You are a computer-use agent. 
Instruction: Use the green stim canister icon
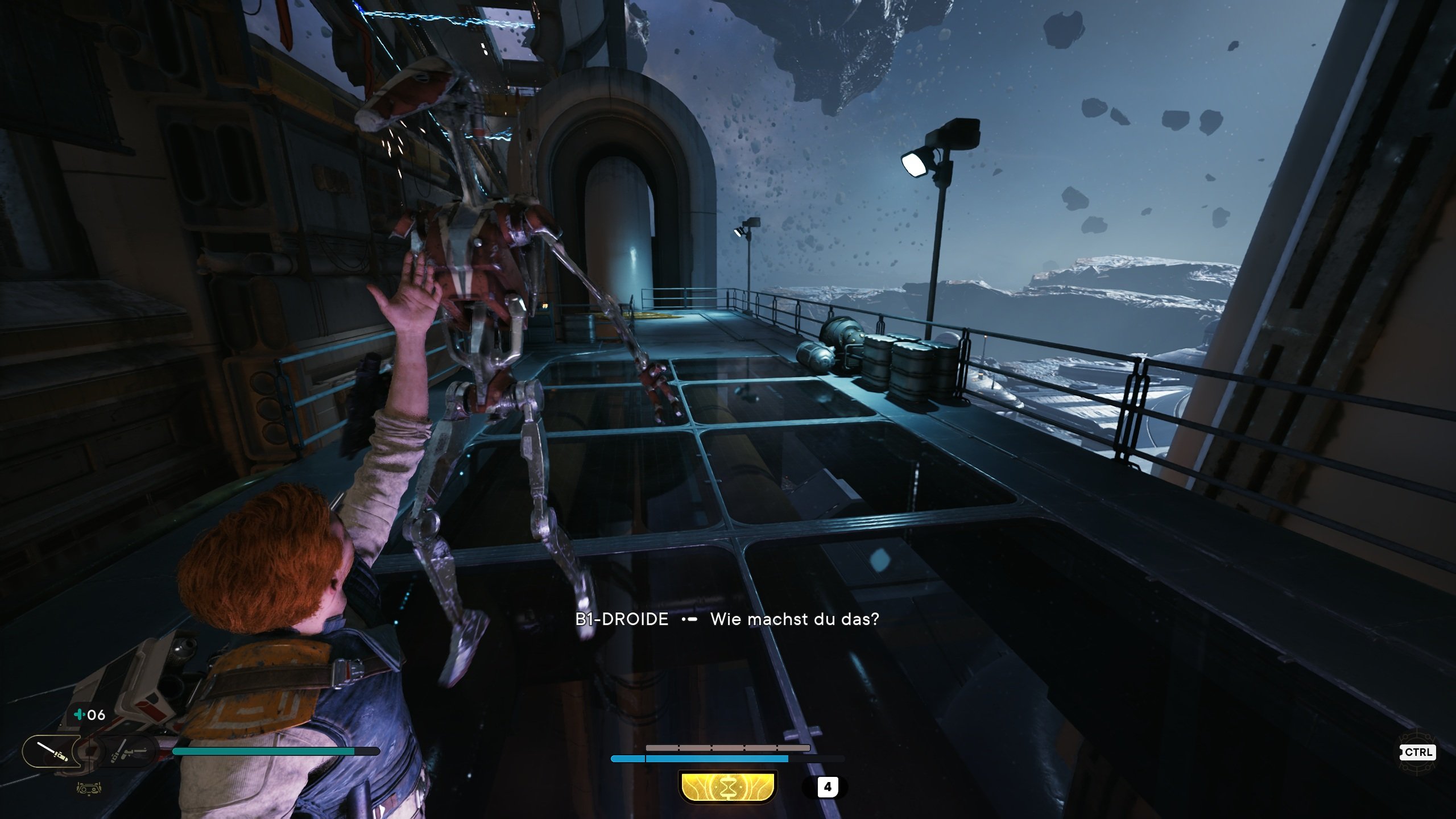[x=80, y=714]
